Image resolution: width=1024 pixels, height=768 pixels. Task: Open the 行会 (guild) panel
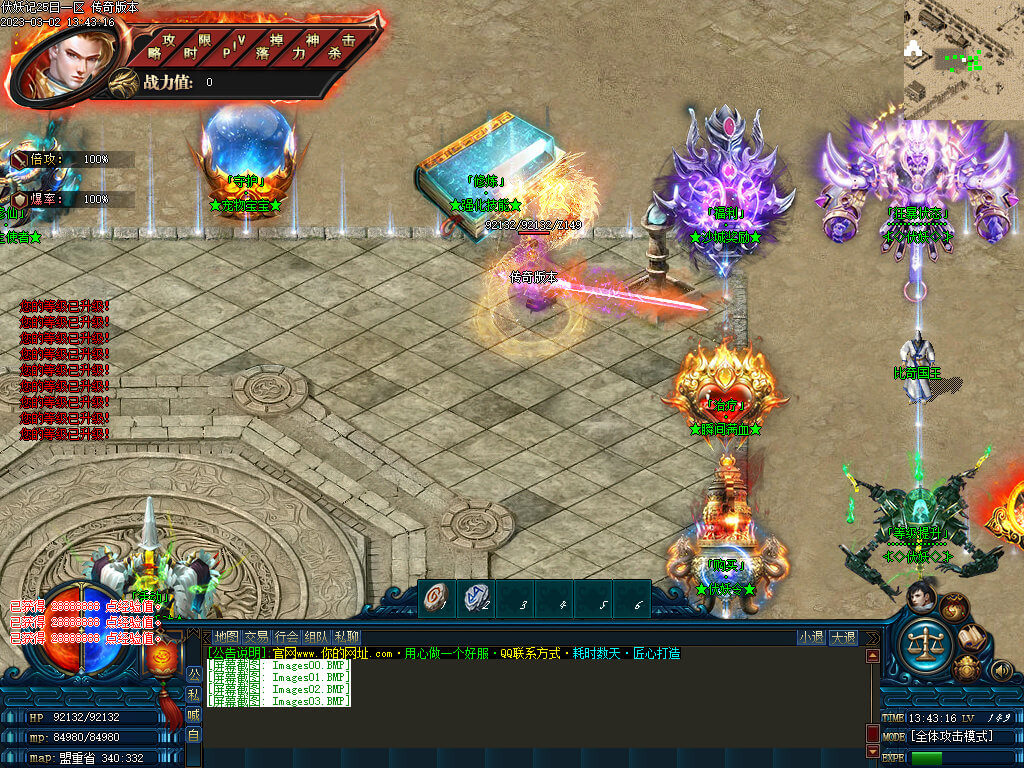286,637
